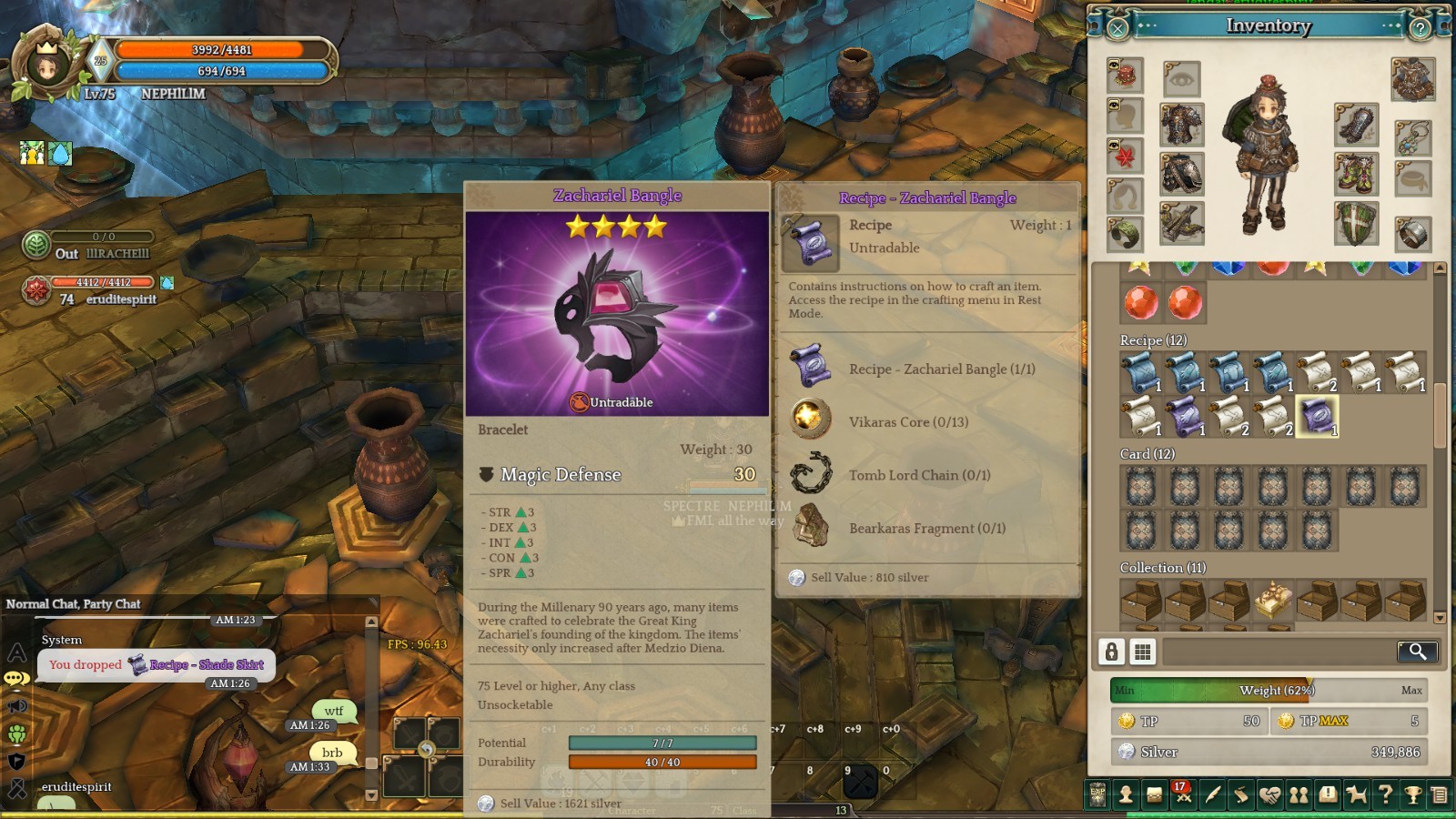Switch to the party chat icon
1456x819 pixels.
click(16, 733)
